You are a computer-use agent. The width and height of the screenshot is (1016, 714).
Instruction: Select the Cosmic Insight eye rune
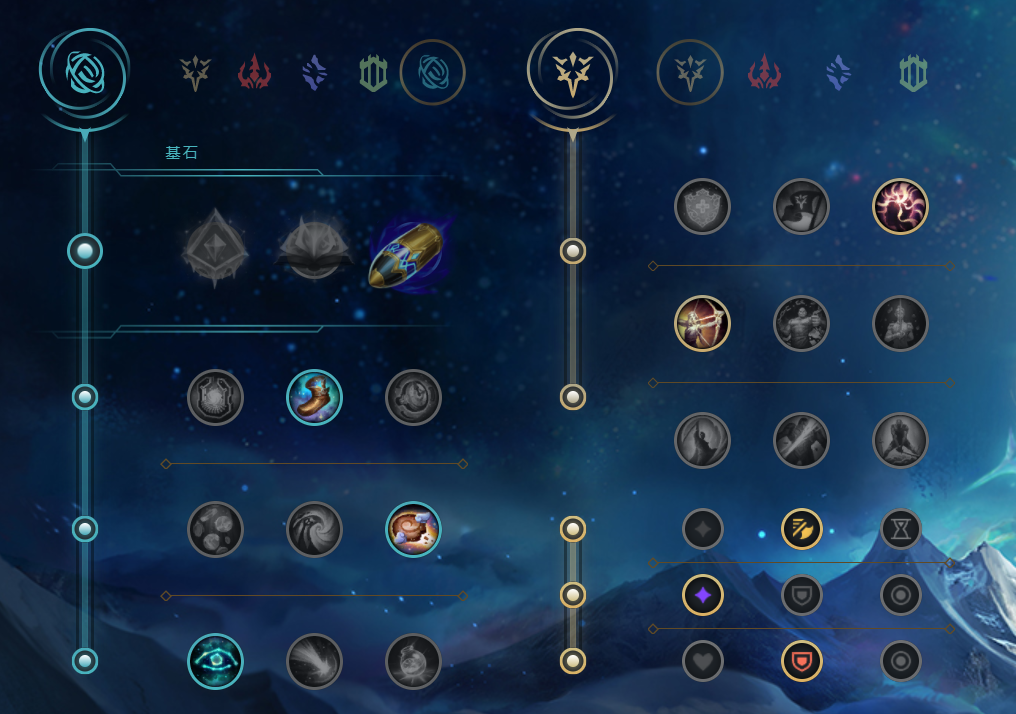coord(215,661)
